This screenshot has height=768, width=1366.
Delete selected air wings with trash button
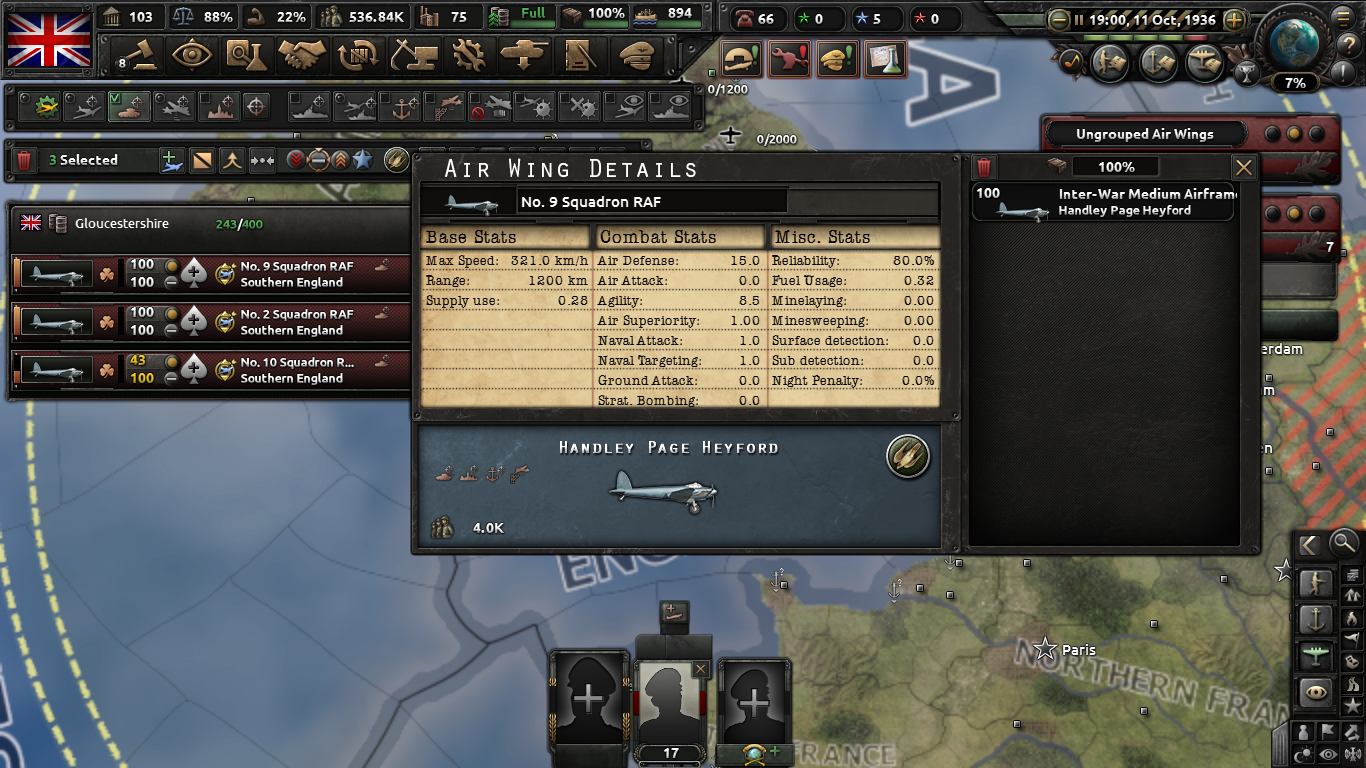[24, 160]
